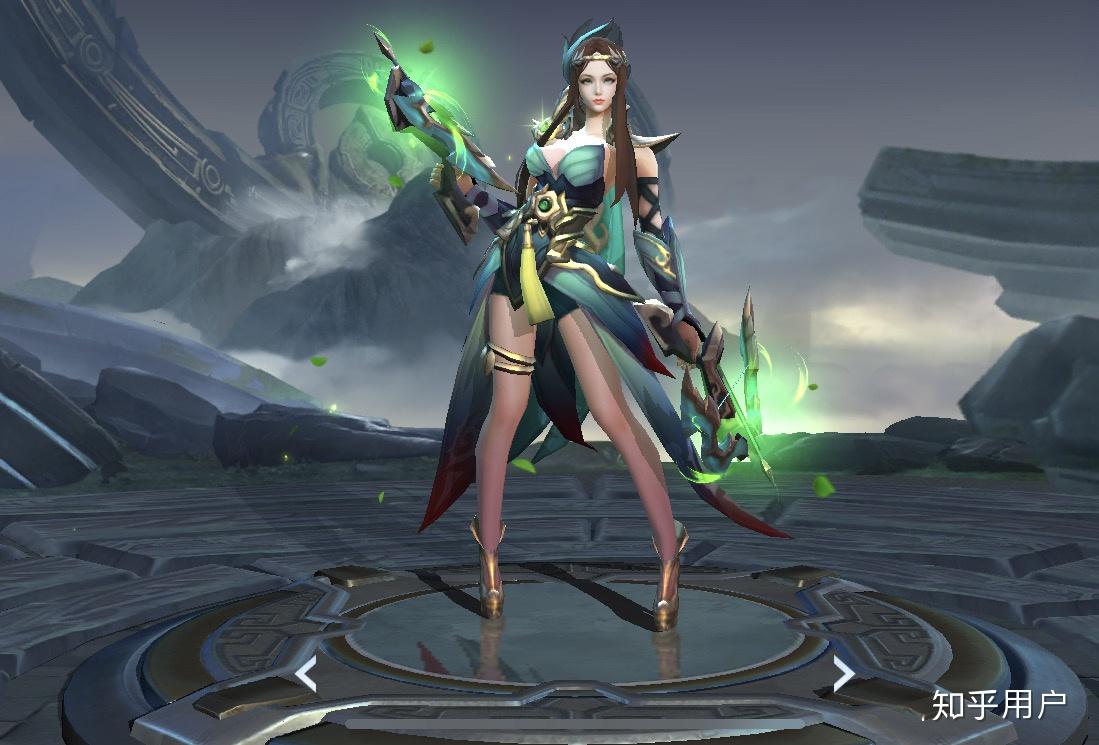The image size is (1099, 745).
Task: Click the left arrow to show previous skin
Action: [306, 673]
